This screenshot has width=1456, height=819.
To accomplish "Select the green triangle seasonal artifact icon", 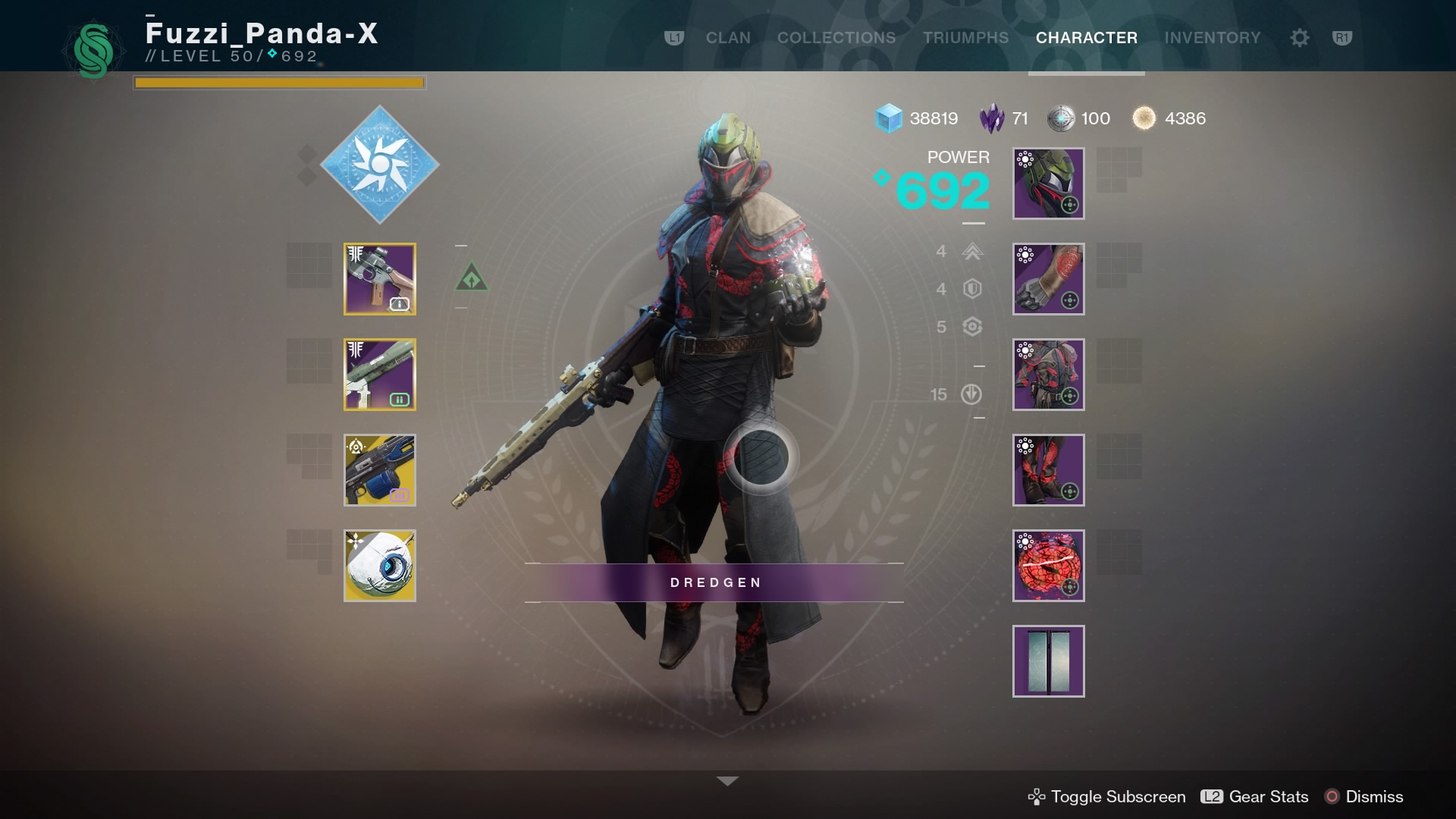I will click(x=472, y=278).
